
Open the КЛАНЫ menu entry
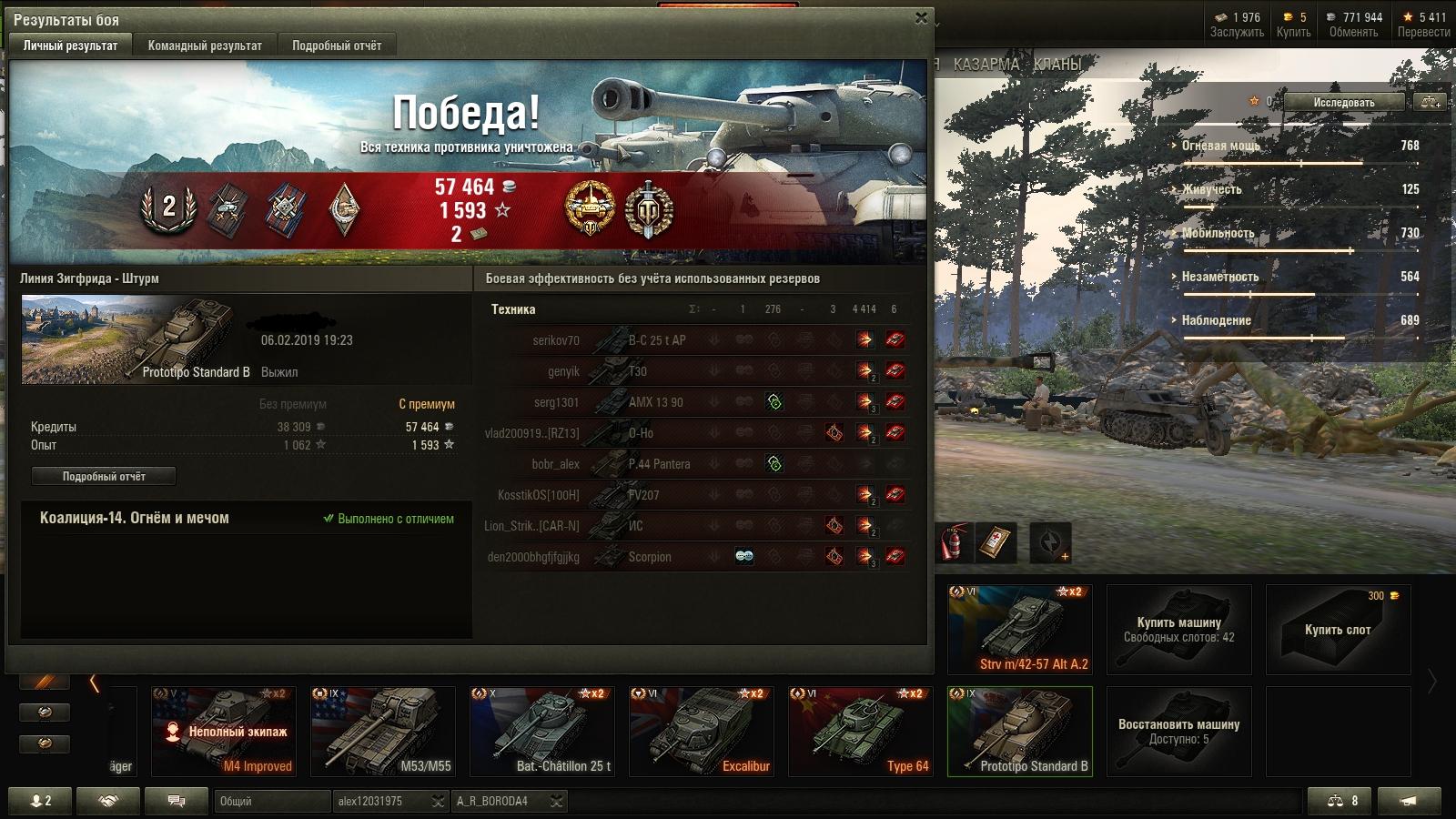(1057, 65)
